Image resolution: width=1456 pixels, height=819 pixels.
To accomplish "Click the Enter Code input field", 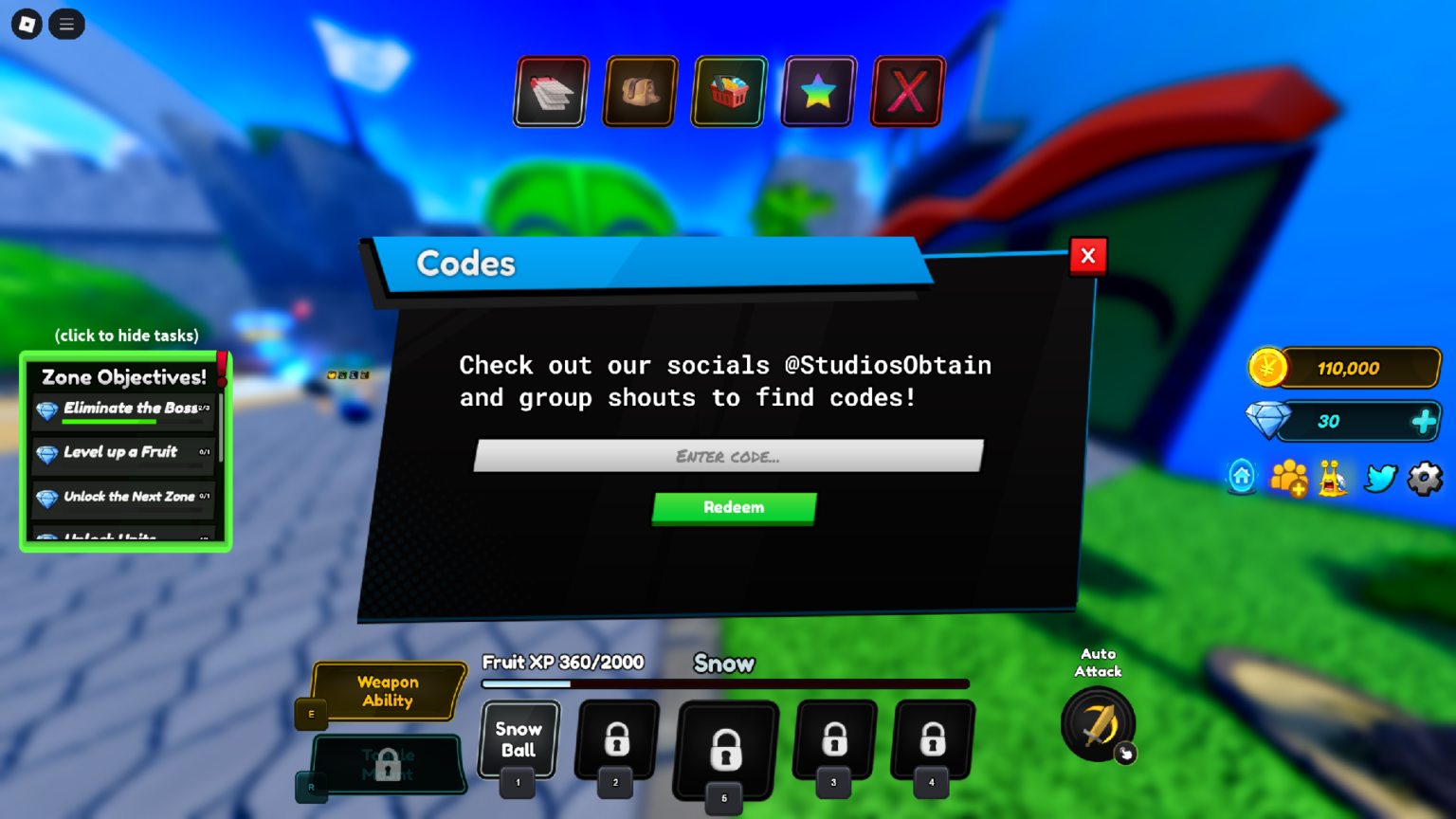I will click(729, 456).
